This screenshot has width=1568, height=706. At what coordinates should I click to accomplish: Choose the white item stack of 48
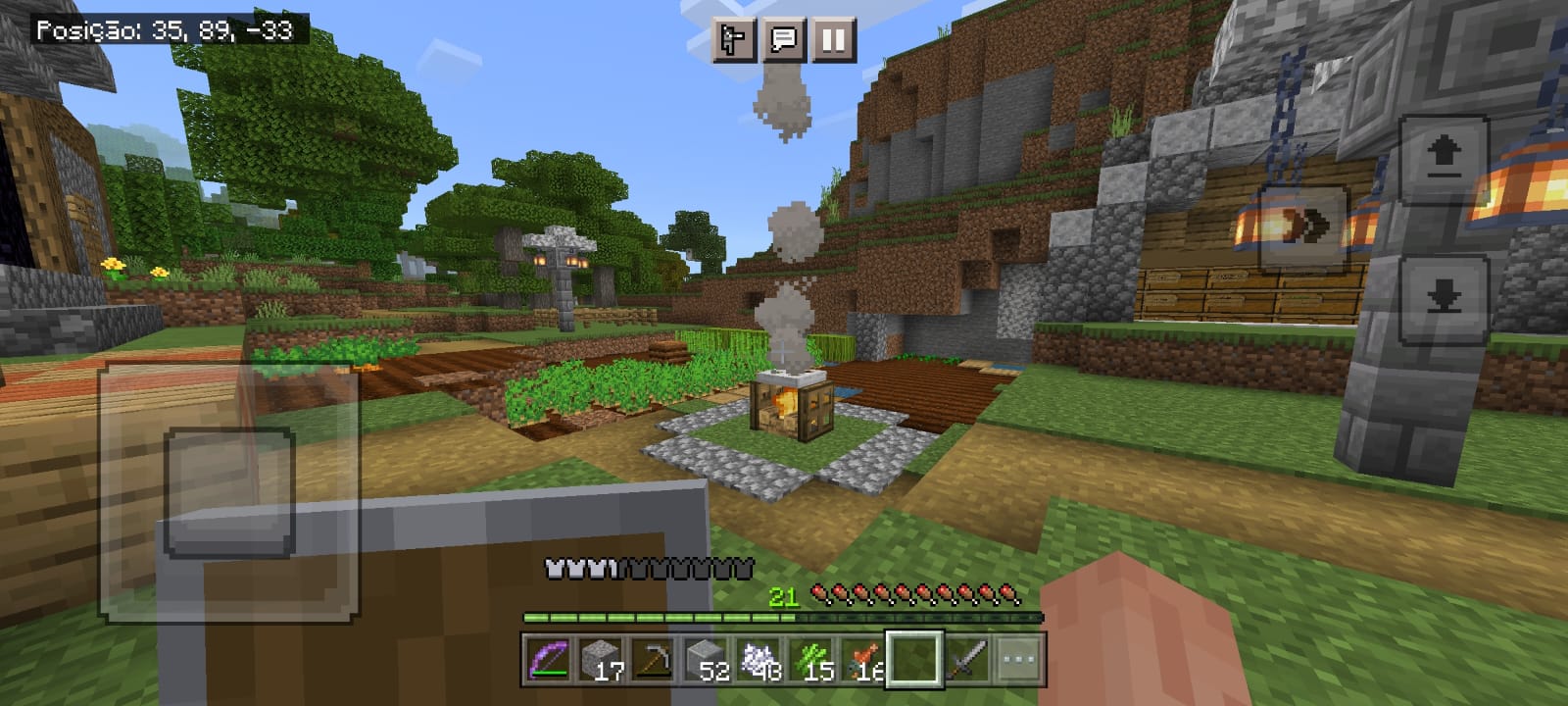[x=759, y=660]
